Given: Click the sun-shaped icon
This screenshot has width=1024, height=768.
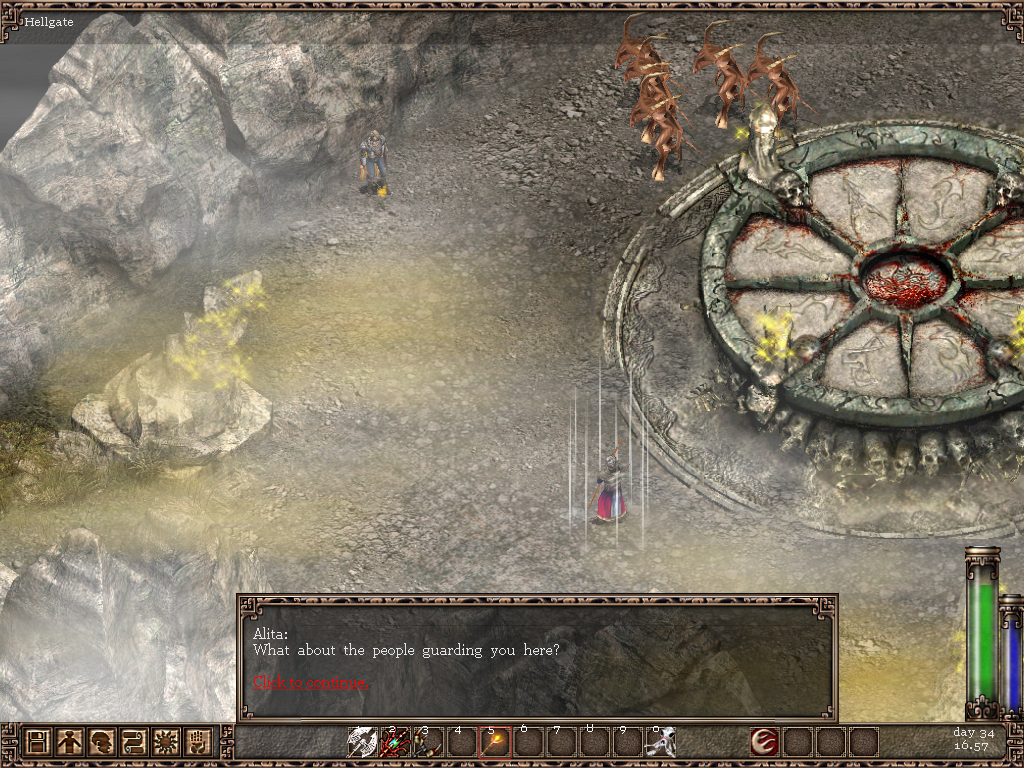Looking at the screenshot, I should (x=166, y=742).
